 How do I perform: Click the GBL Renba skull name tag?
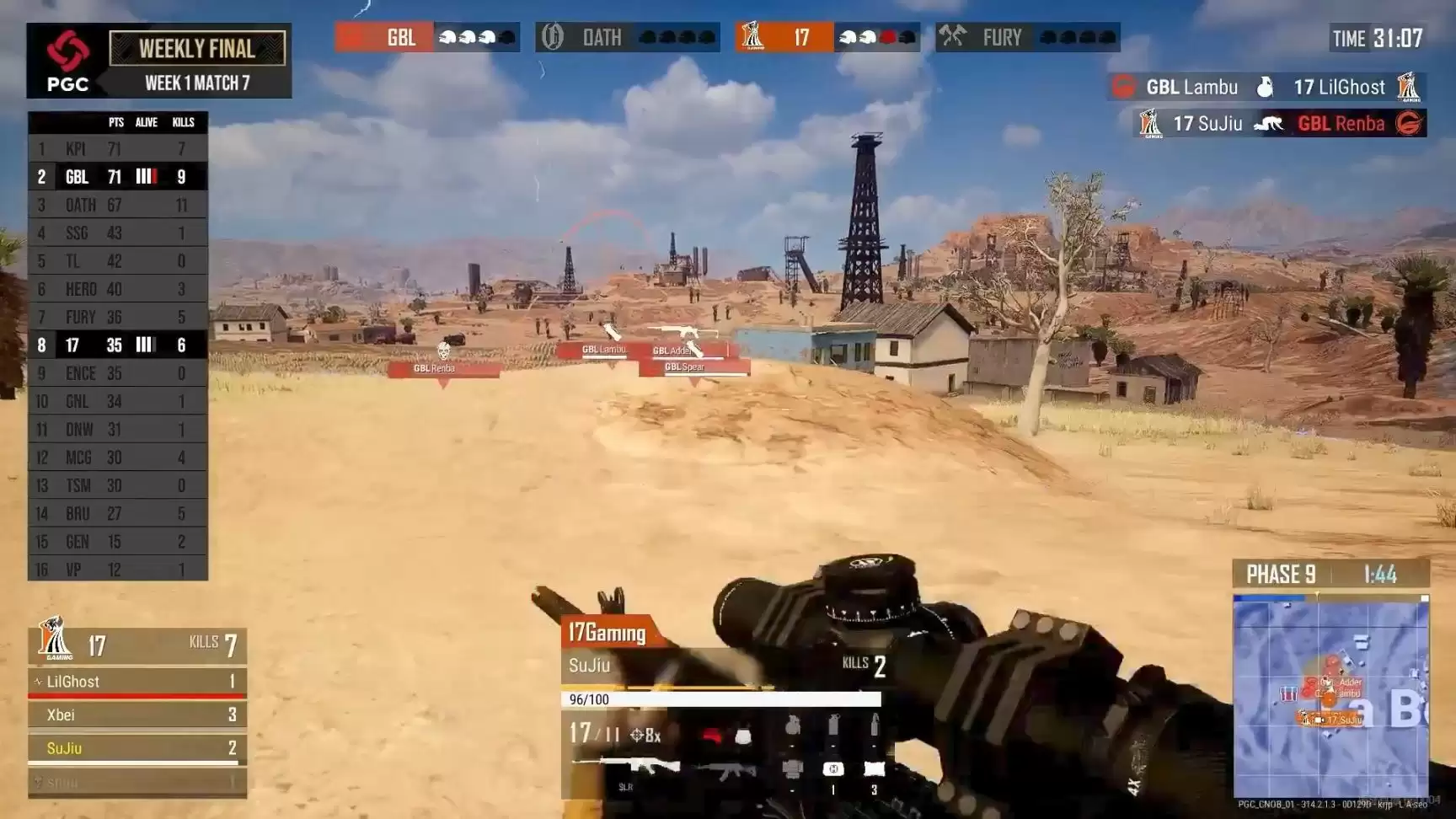tap(443, 368)
